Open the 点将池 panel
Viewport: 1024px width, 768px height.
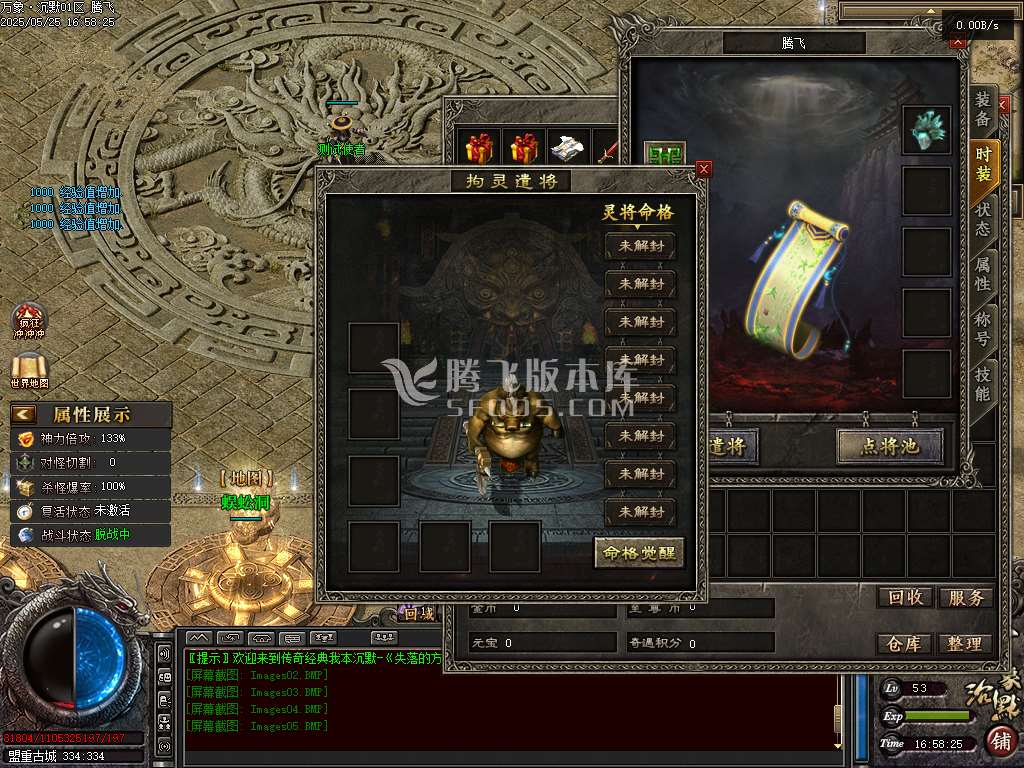tap(890, 446)
